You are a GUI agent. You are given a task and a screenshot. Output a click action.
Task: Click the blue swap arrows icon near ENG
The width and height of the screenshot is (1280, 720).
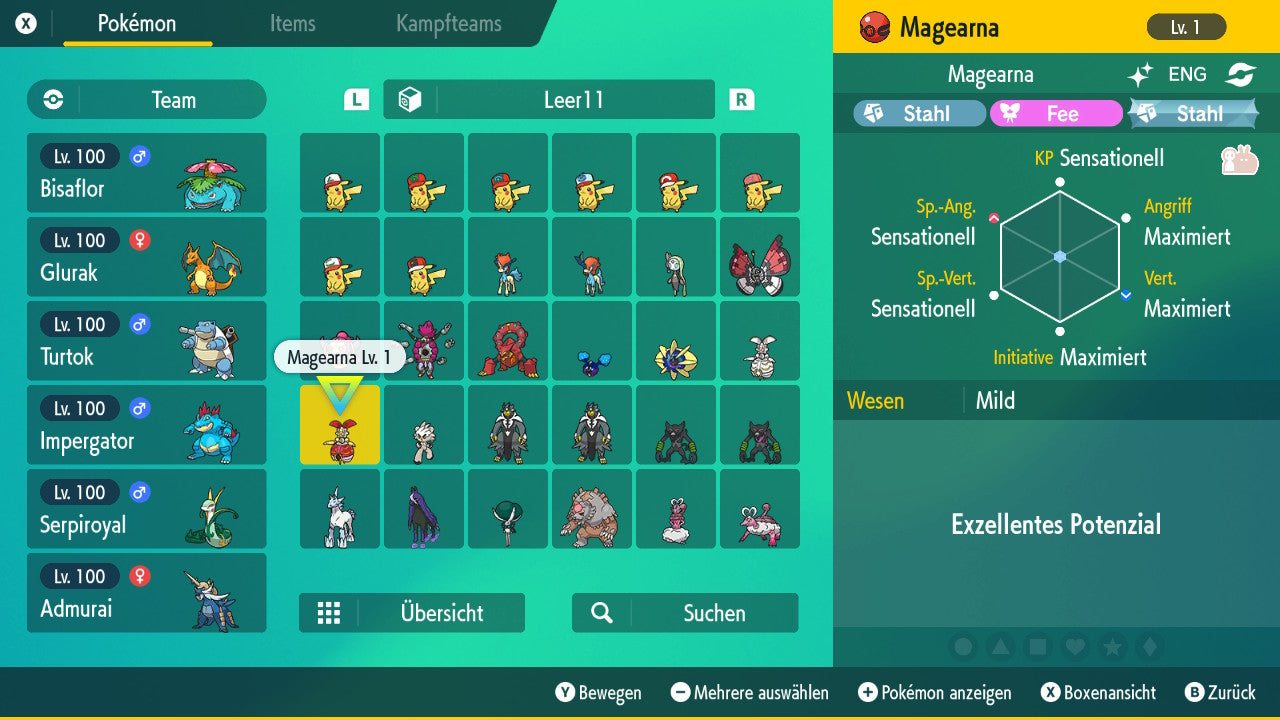1240,74
